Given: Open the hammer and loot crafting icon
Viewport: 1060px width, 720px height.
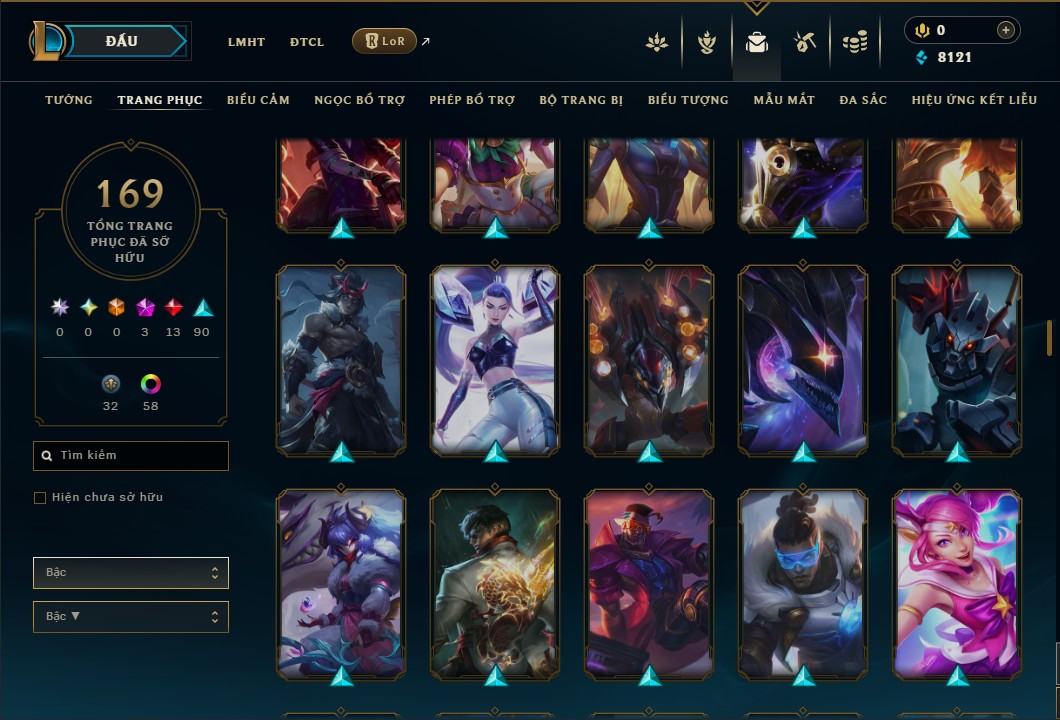Looking at the screenshot, I should point(805,42).
